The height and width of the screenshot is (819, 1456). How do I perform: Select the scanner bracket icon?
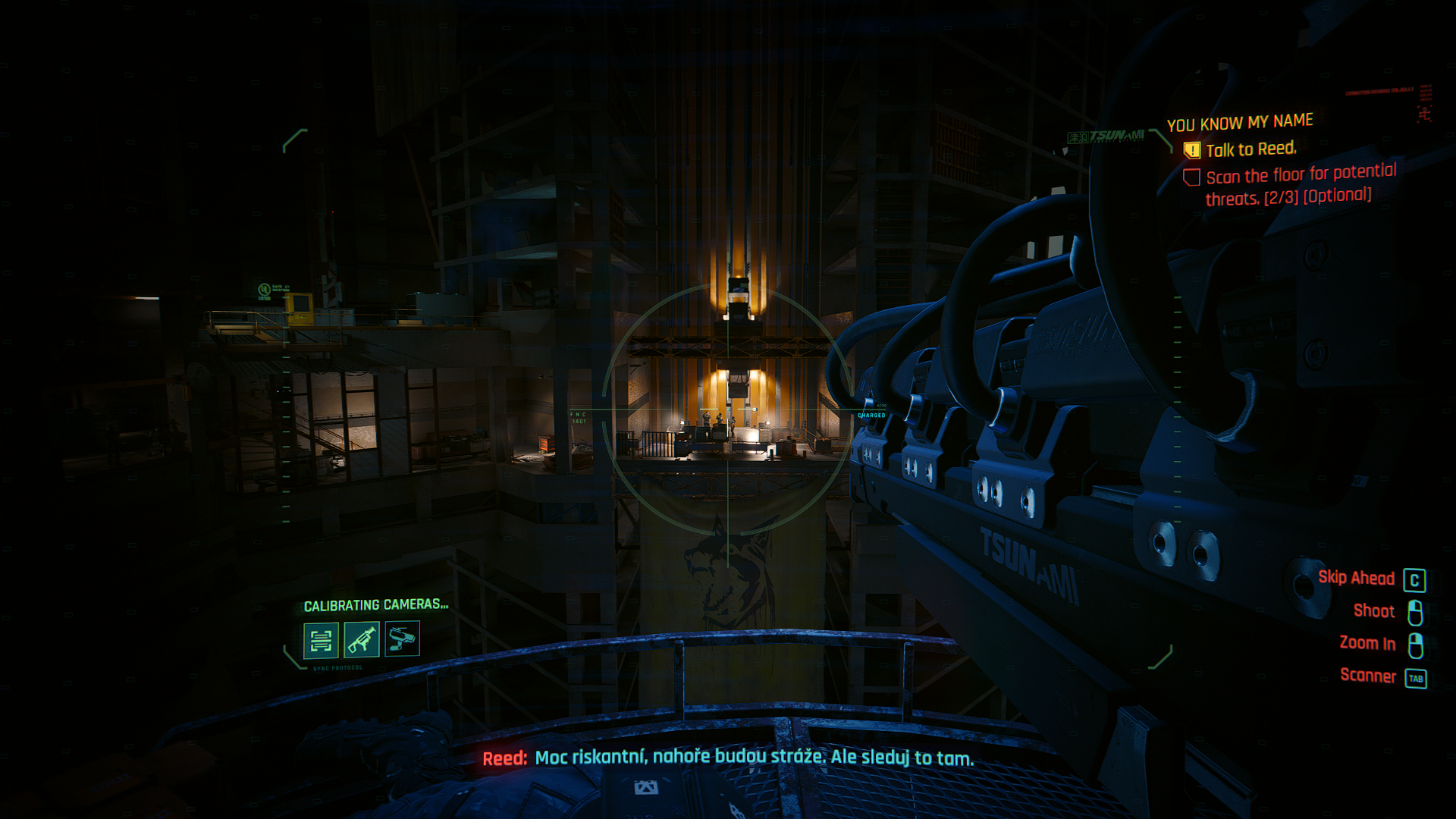[x=321, y=641]
